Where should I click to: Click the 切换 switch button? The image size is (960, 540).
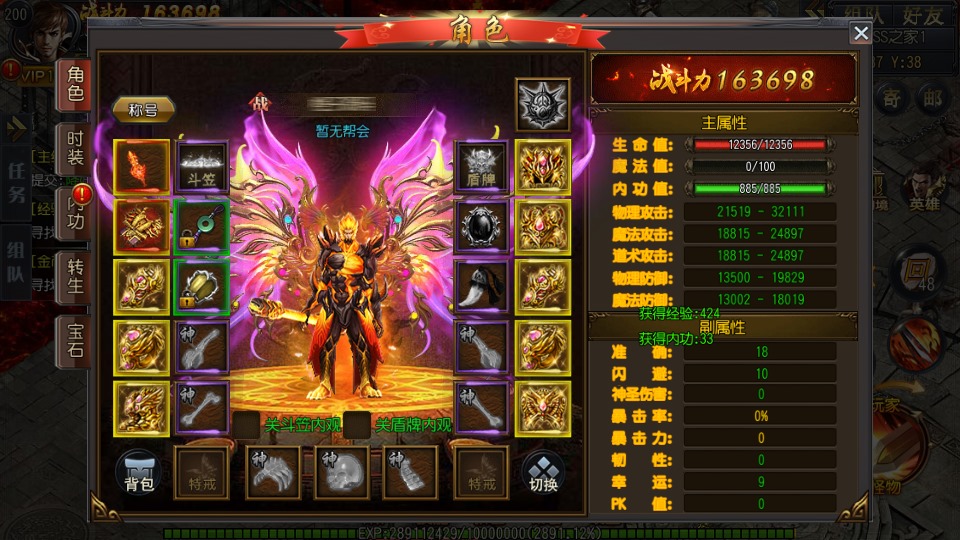(x=542, y=473)
